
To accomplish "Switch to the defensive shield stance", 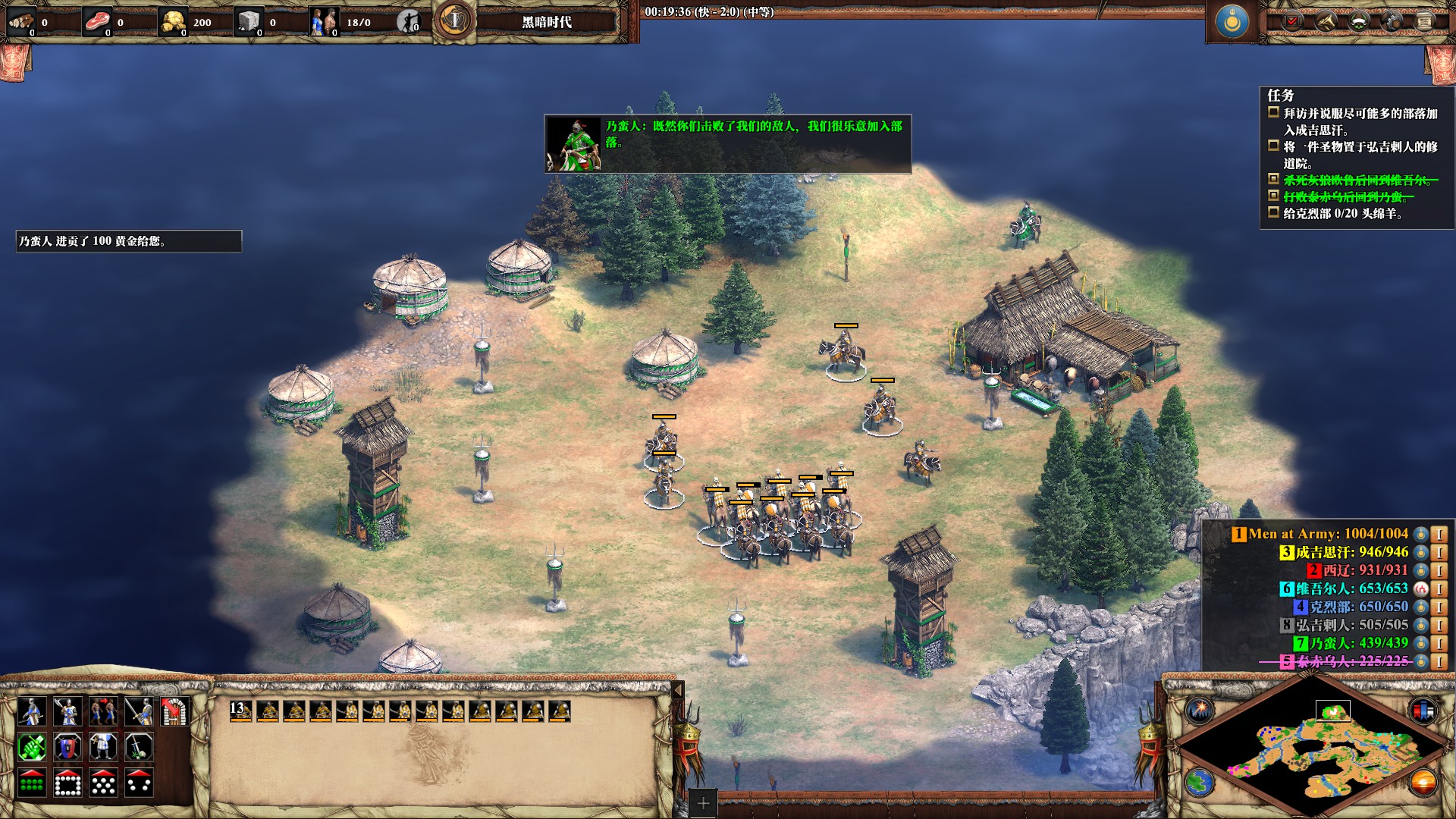I will point(67,748).
